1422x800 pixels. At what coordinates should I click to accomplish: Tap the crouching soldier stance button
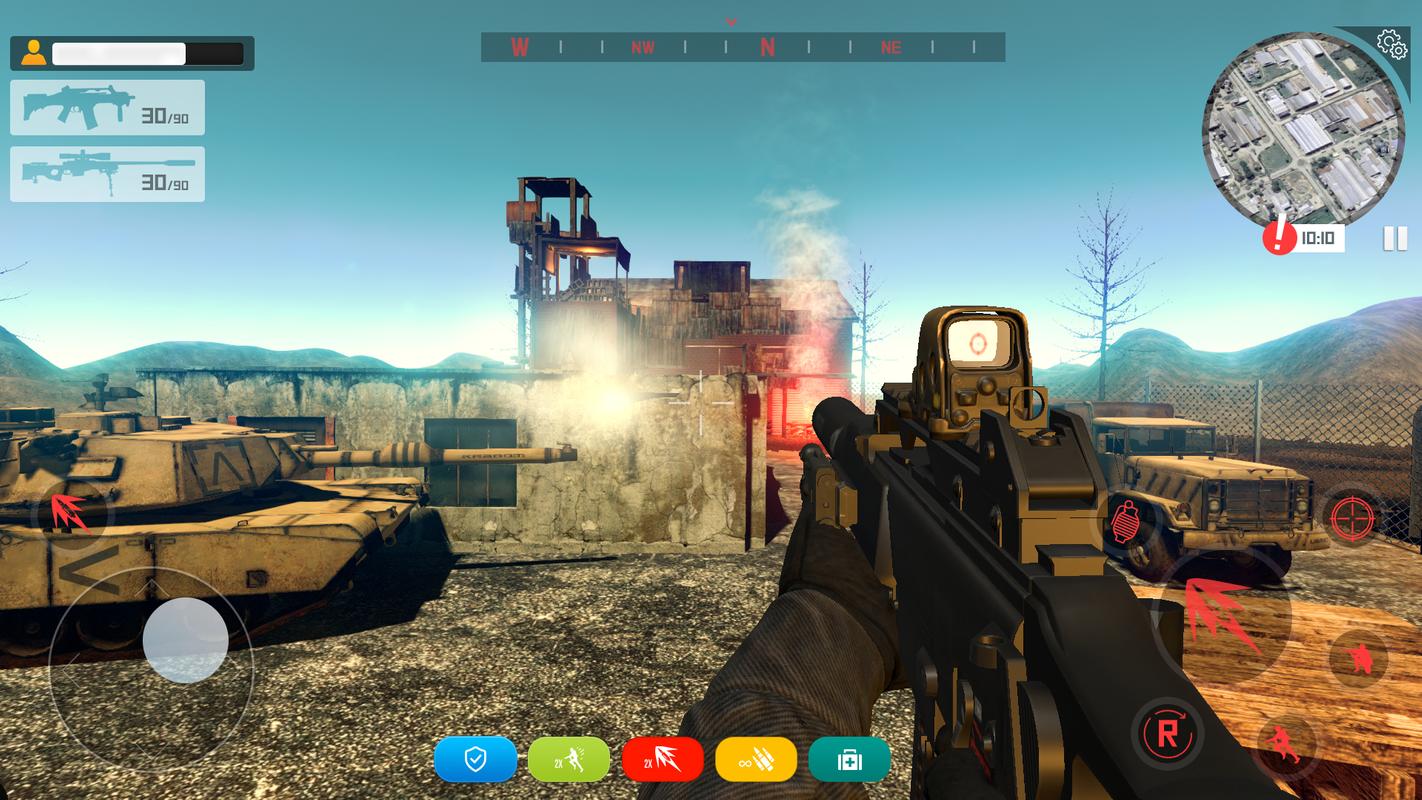point(1359,658)
